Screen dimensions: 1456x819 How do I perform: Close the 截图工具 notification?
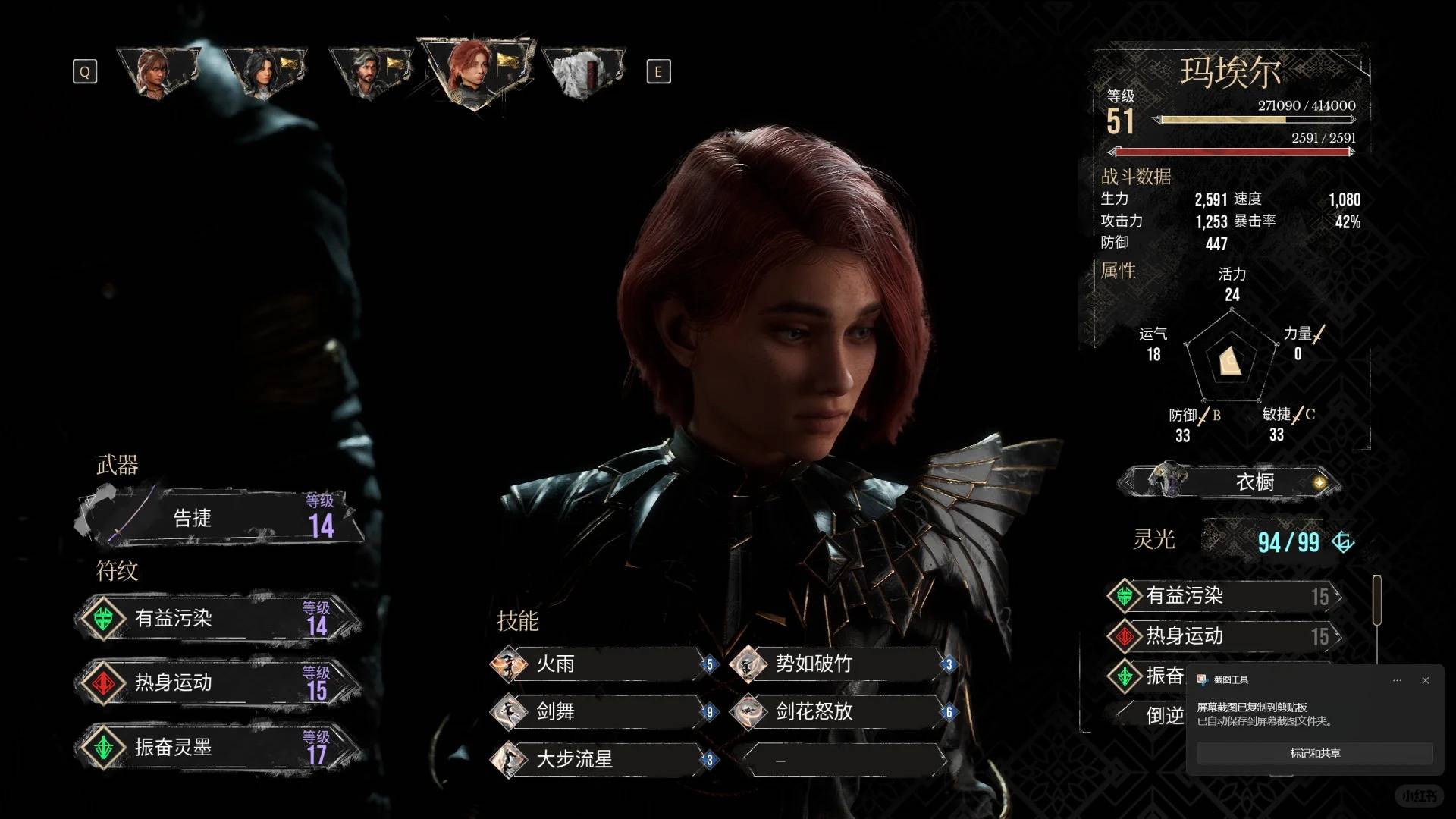(x=1425, y=680)
